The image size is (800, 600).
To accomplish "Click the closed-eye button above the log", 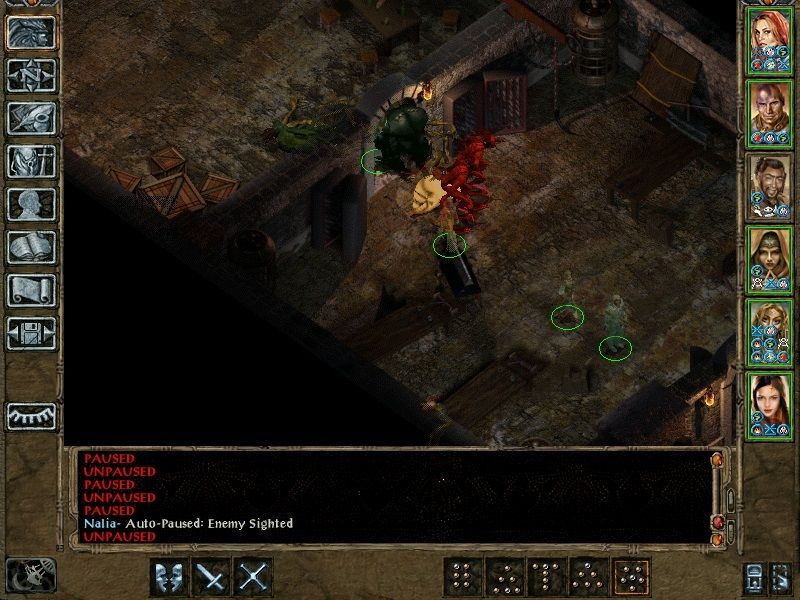I will coord(31,415).
